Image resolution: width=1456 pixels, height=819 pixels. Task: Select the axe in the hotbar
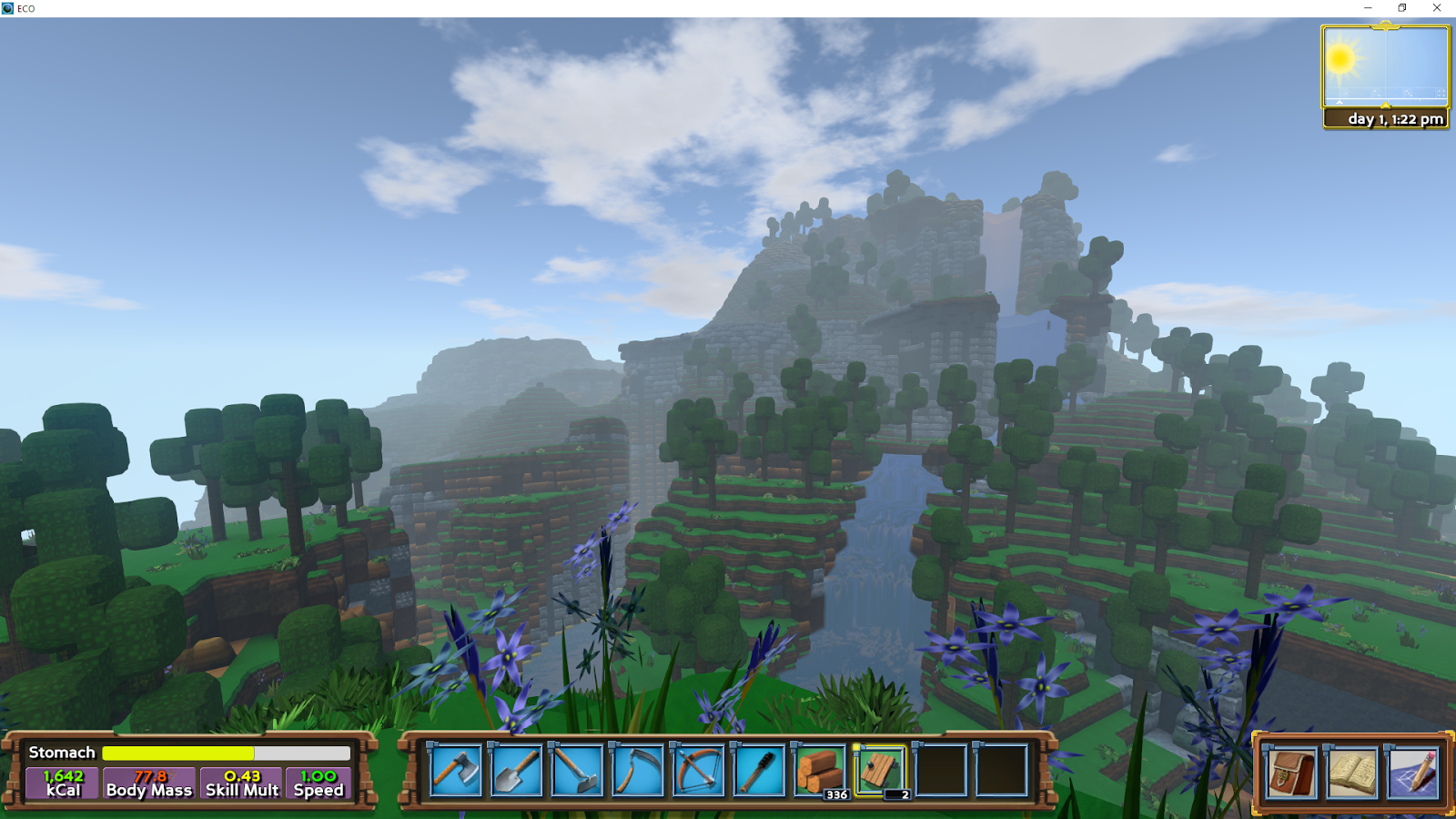tap(456, 771)
